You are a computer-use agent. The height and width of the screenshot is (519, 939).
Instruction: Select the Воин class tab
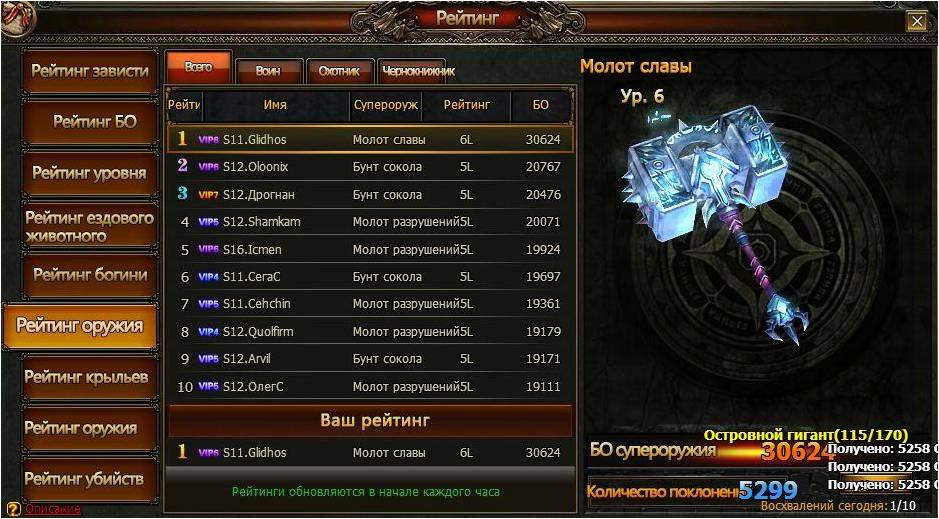point(267,71)
